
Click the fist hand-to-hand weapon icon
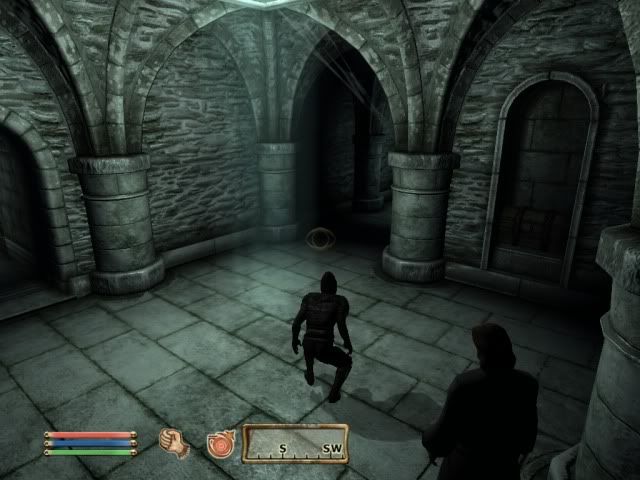click(175, 441)
